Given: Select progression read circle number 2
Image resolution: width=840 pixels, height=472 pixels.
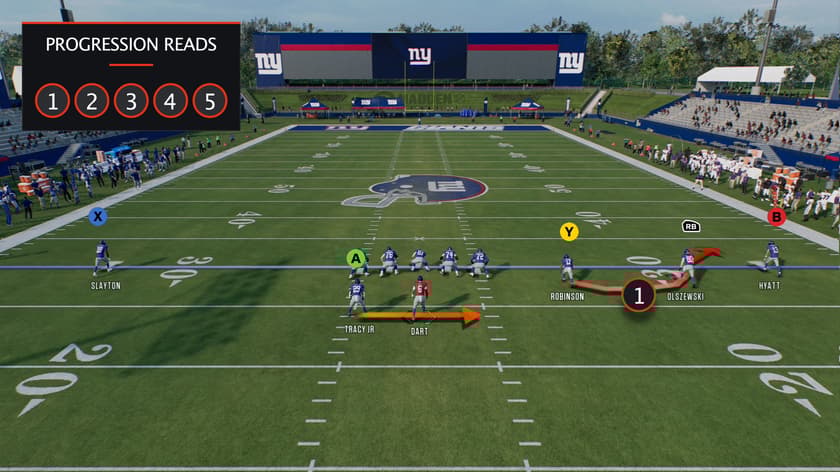Looking at the screenshot, I should [91, 101].
